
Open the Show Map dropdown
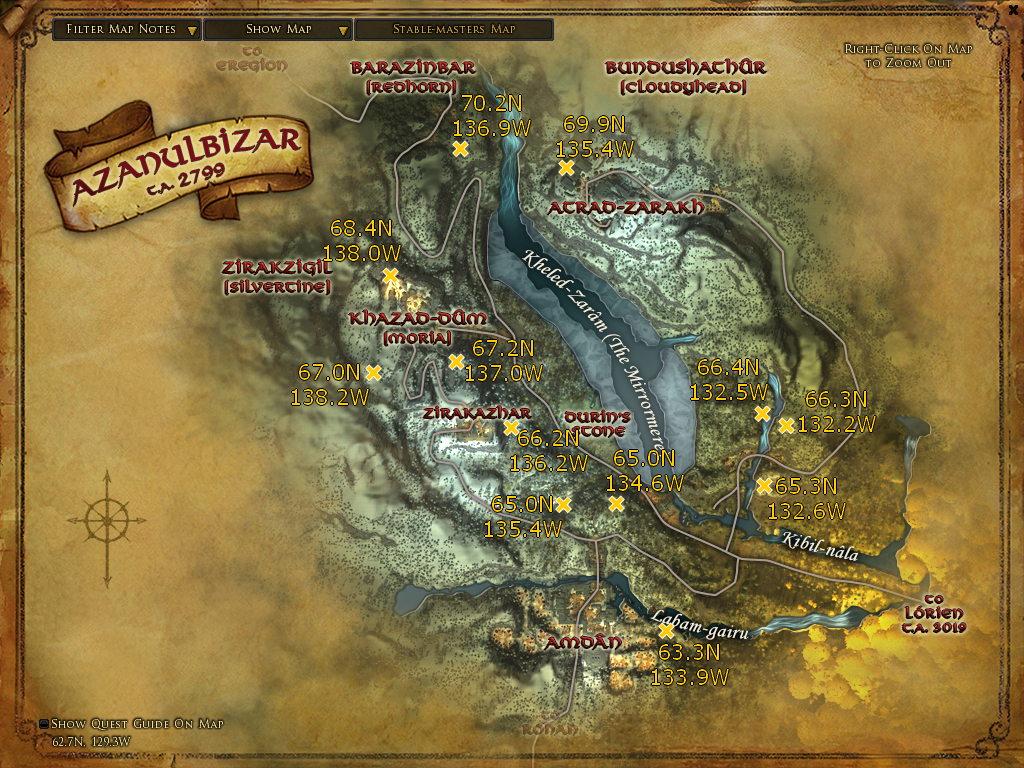pos(278,29)
